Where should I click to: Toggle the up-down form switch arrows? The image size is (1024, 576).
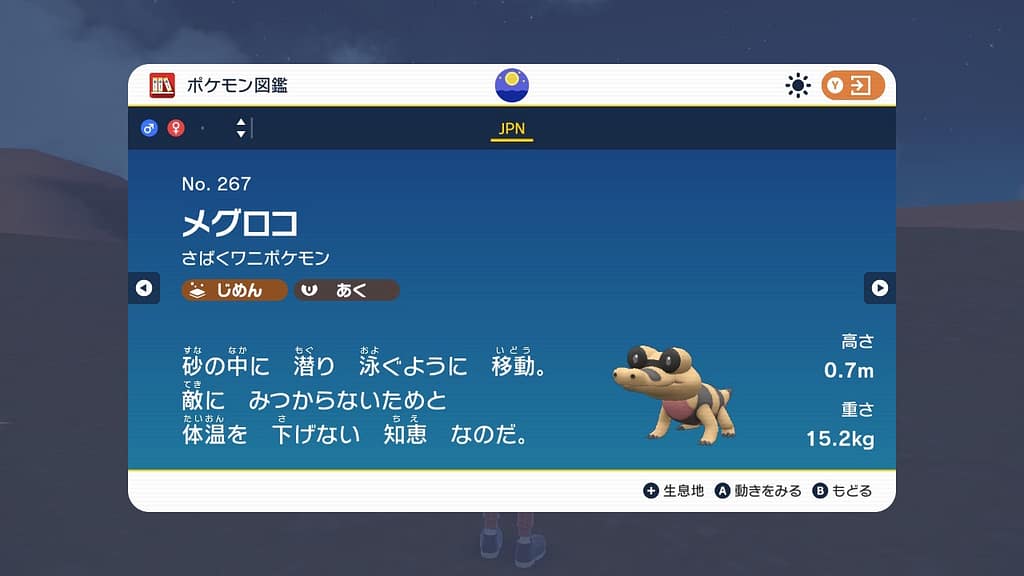point(241,128)
